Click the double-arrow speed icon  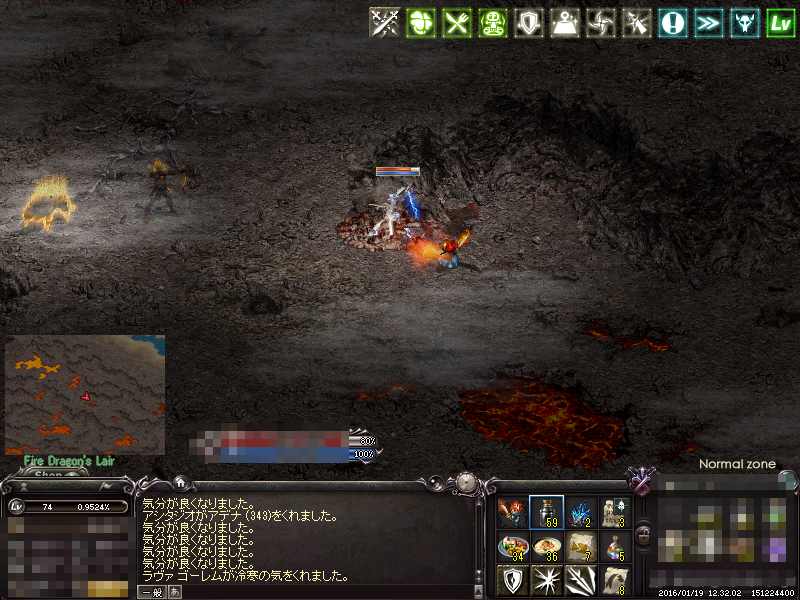[709, 23]
